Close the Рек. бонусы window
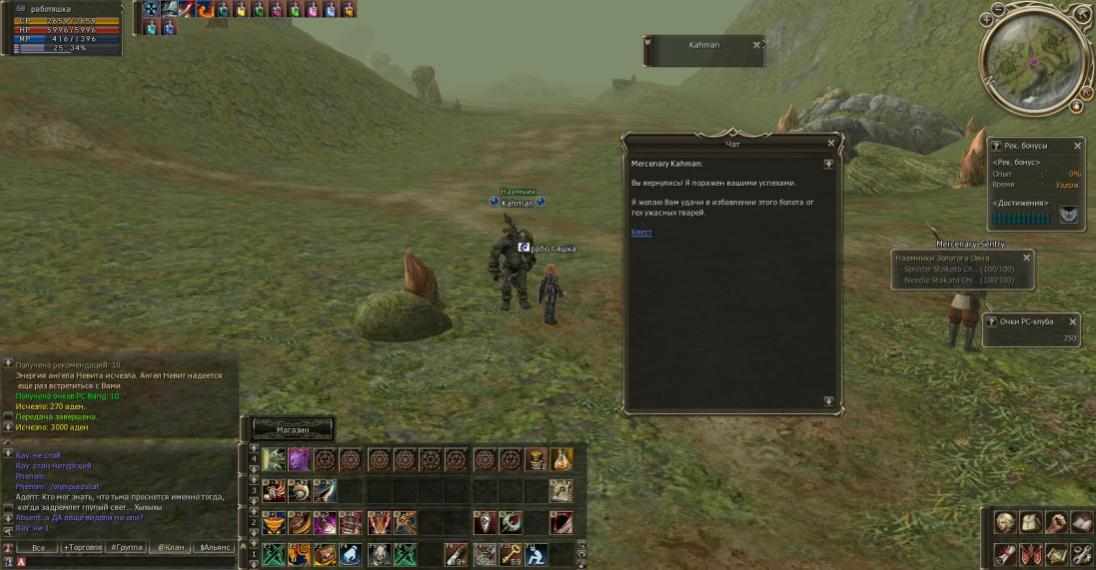 pos(1077,146)
